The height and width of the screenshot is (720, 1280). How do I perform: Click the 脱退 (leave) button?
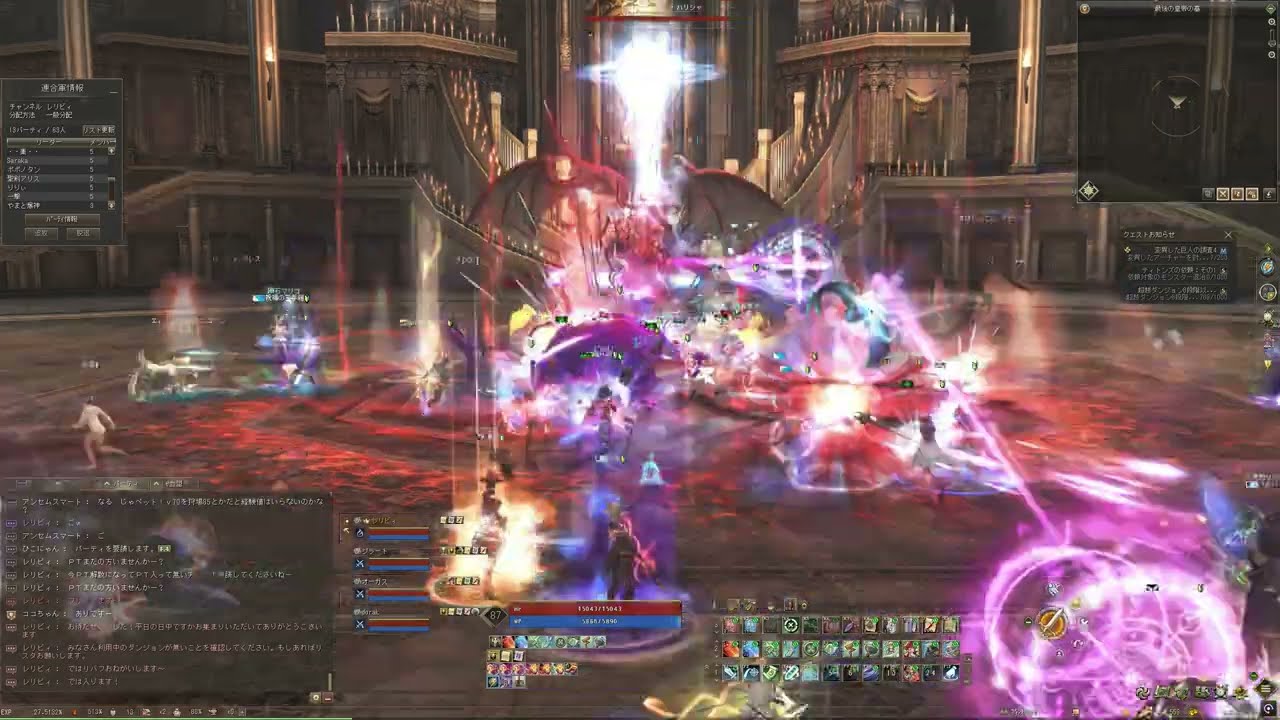click(83, 233)
